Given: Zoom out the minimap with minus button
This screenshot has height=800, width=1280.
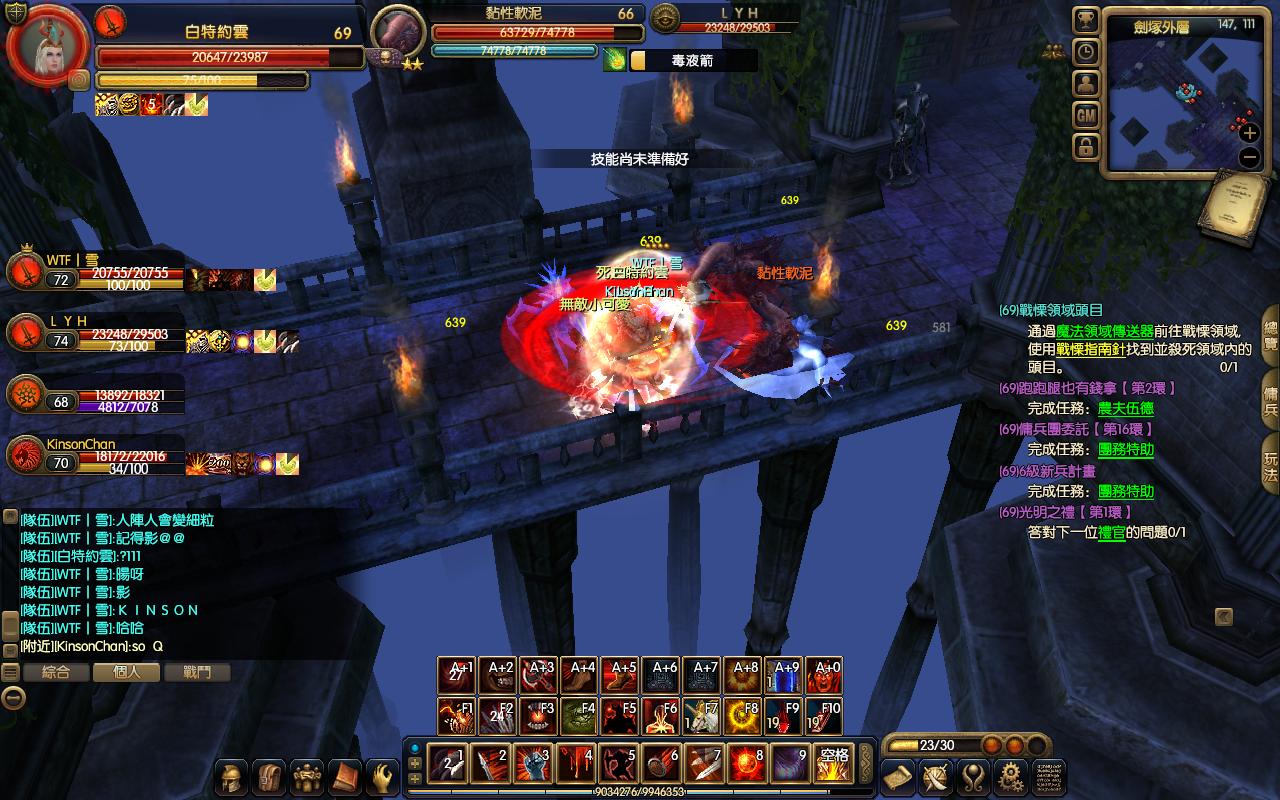Looking at the screenshot, I should [1249, 157].
